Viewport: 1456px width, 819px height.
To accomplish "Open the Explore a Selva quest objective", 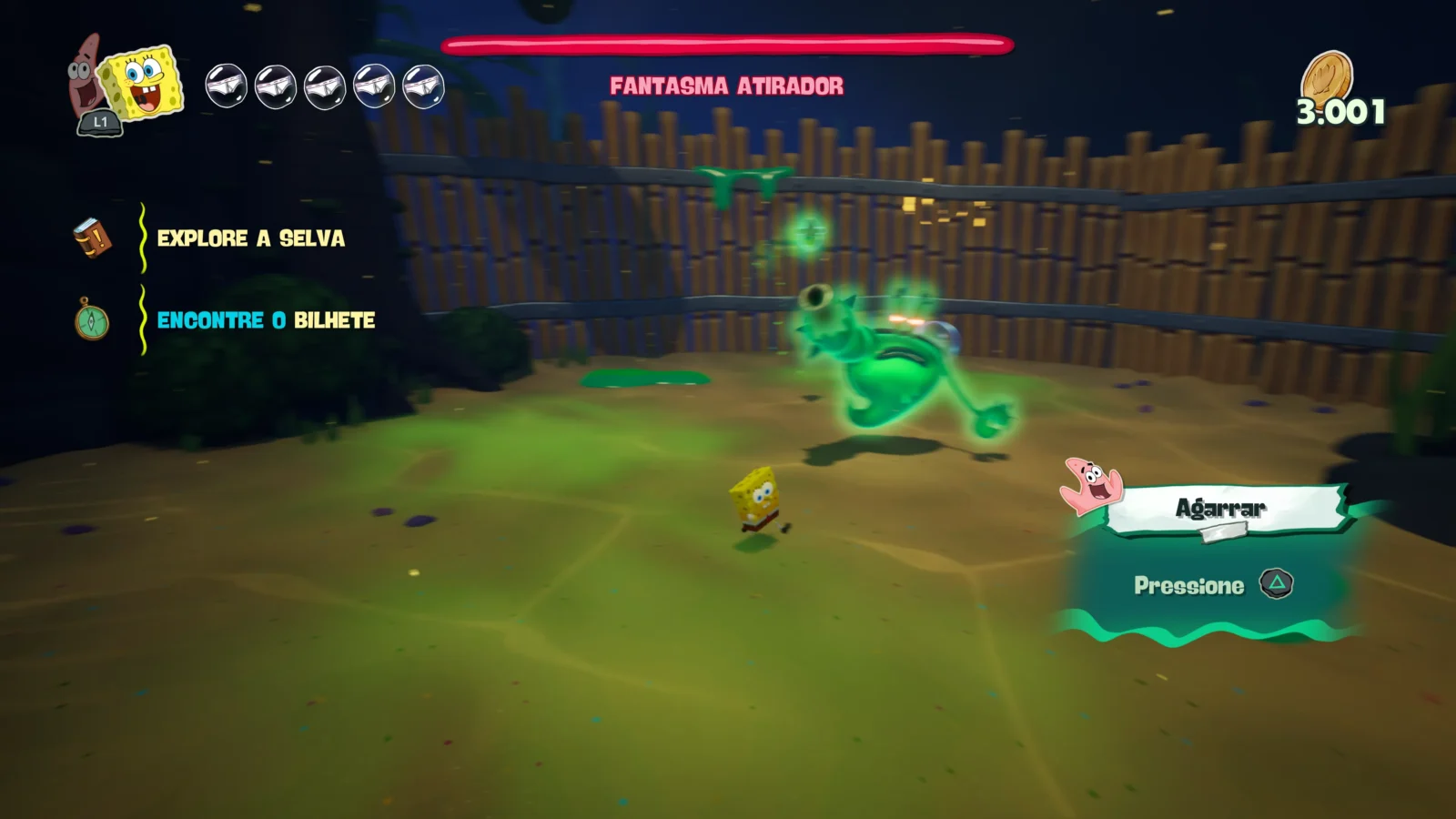I will point(251,238).
